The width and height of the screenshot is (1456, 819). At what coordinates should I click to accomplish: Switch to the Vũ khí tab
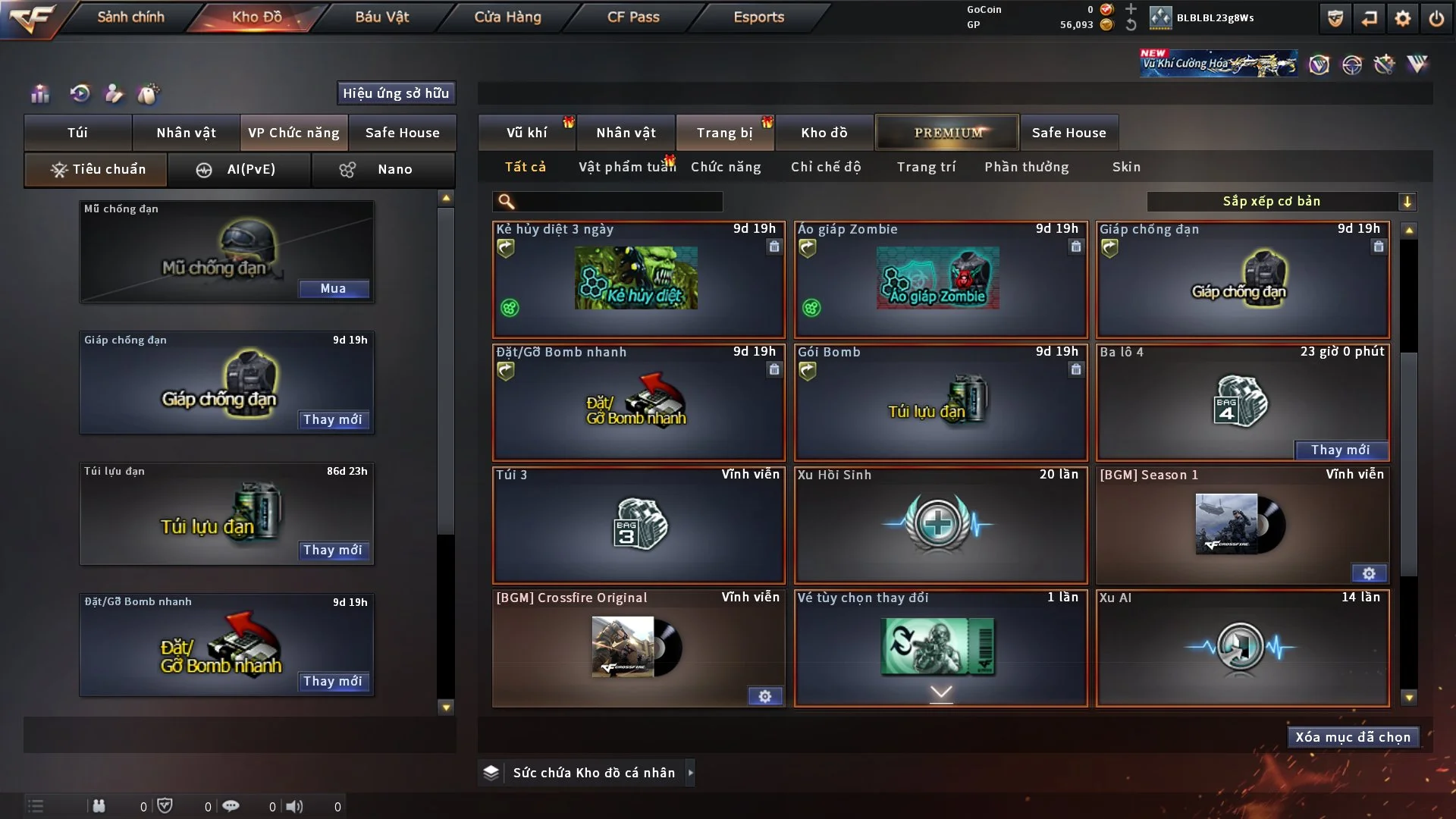[x=526, y=133]
